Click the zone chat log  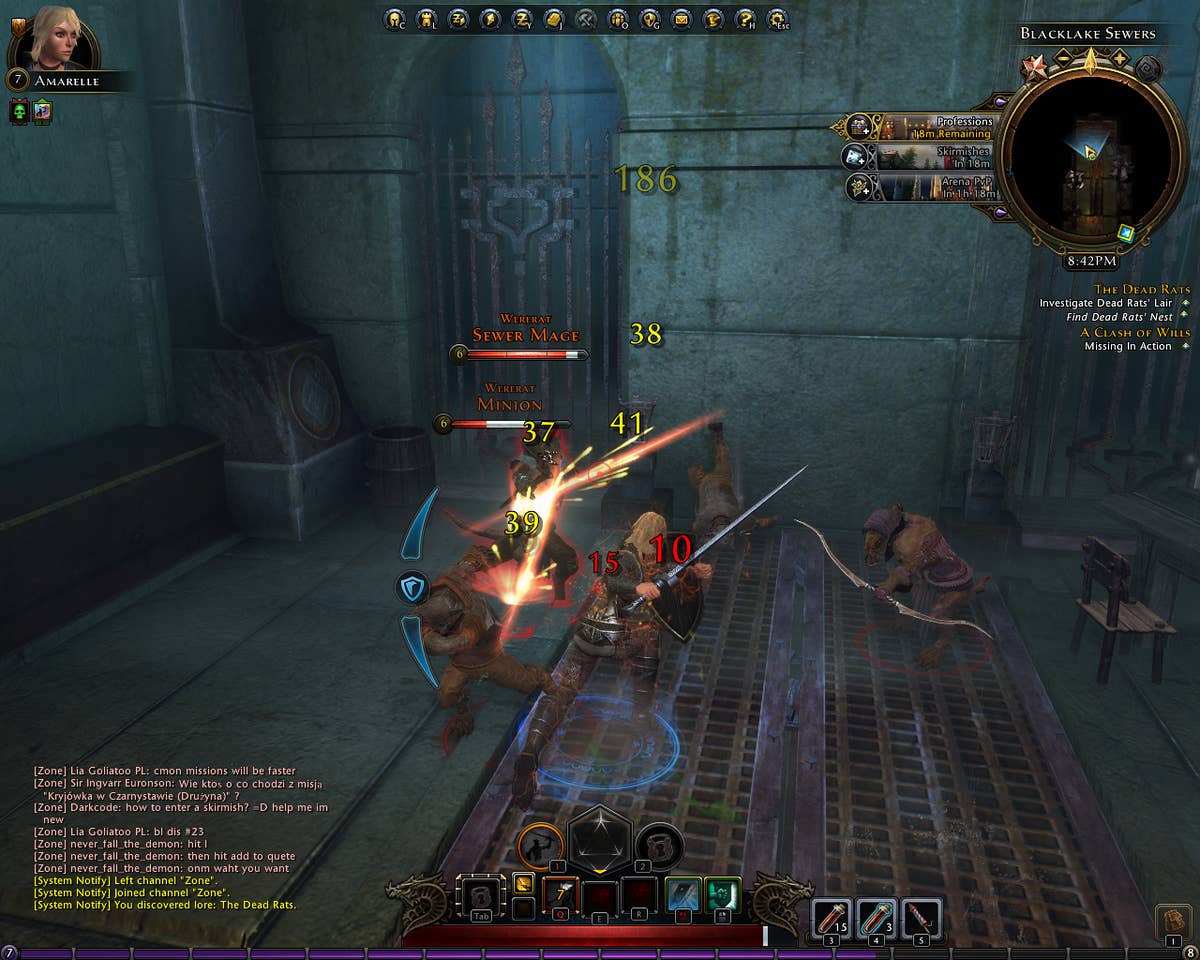[180, 838]
